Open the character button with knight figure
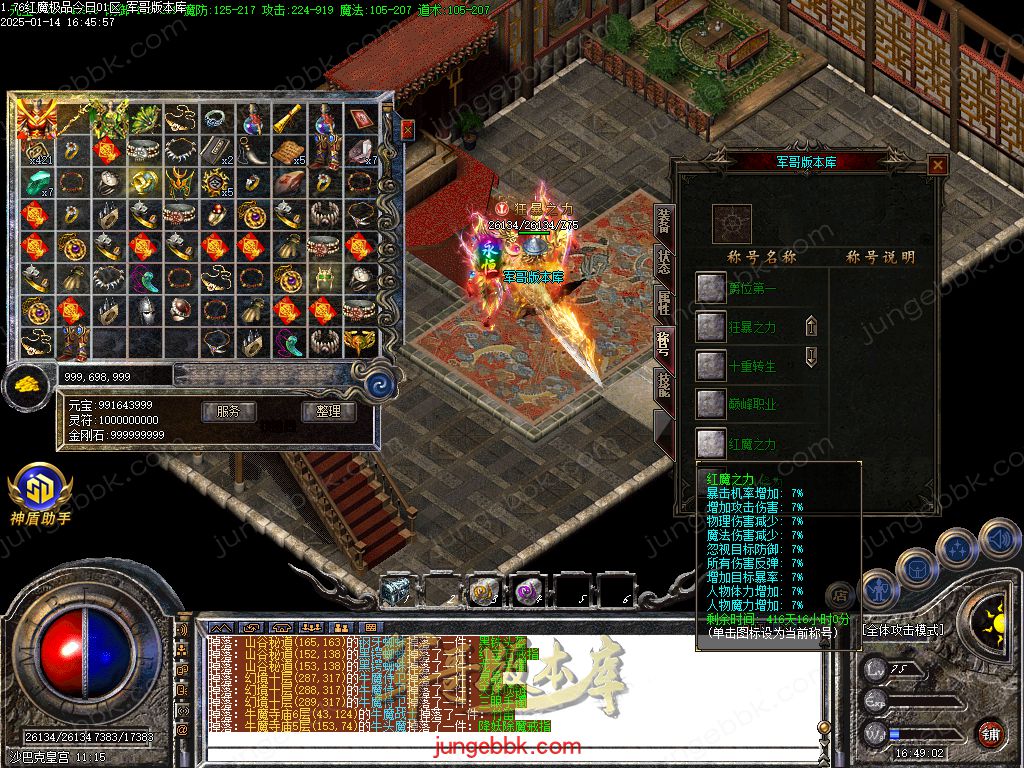The height and width of the screenshot is (768, 1024). [880, 589]
